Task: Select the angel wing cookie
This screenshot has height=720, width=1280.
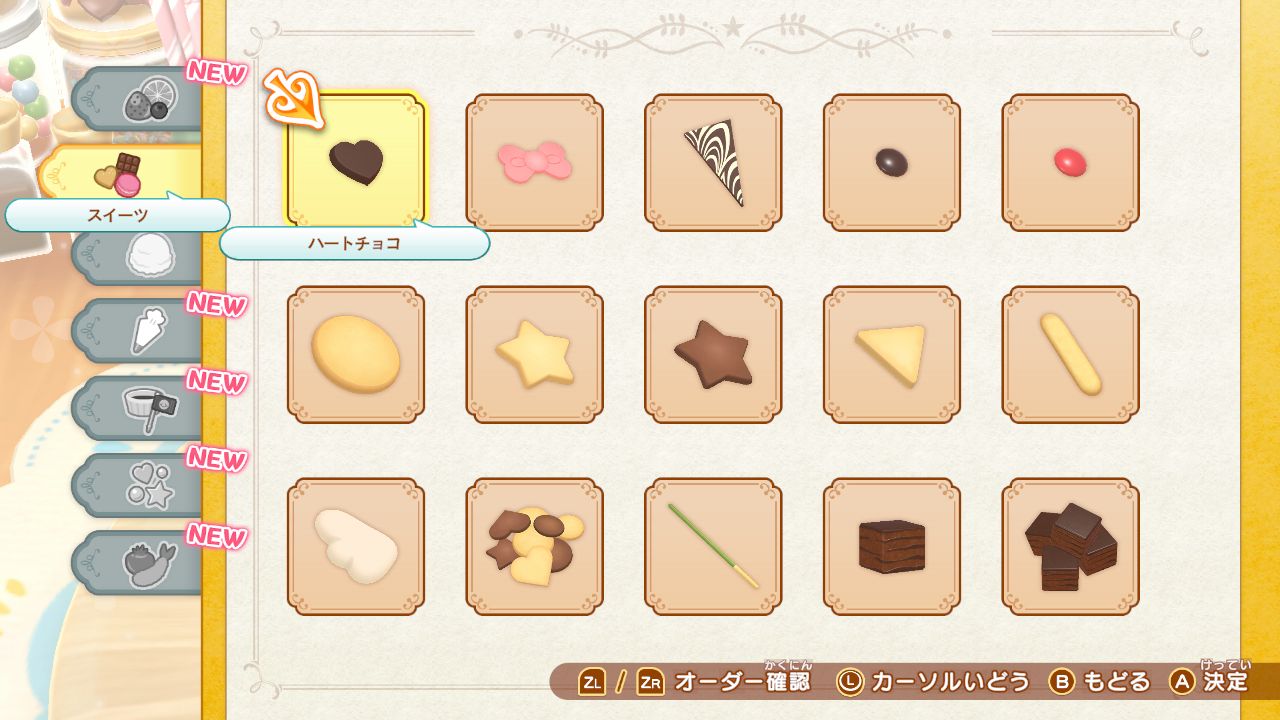Action: point(355,546)
